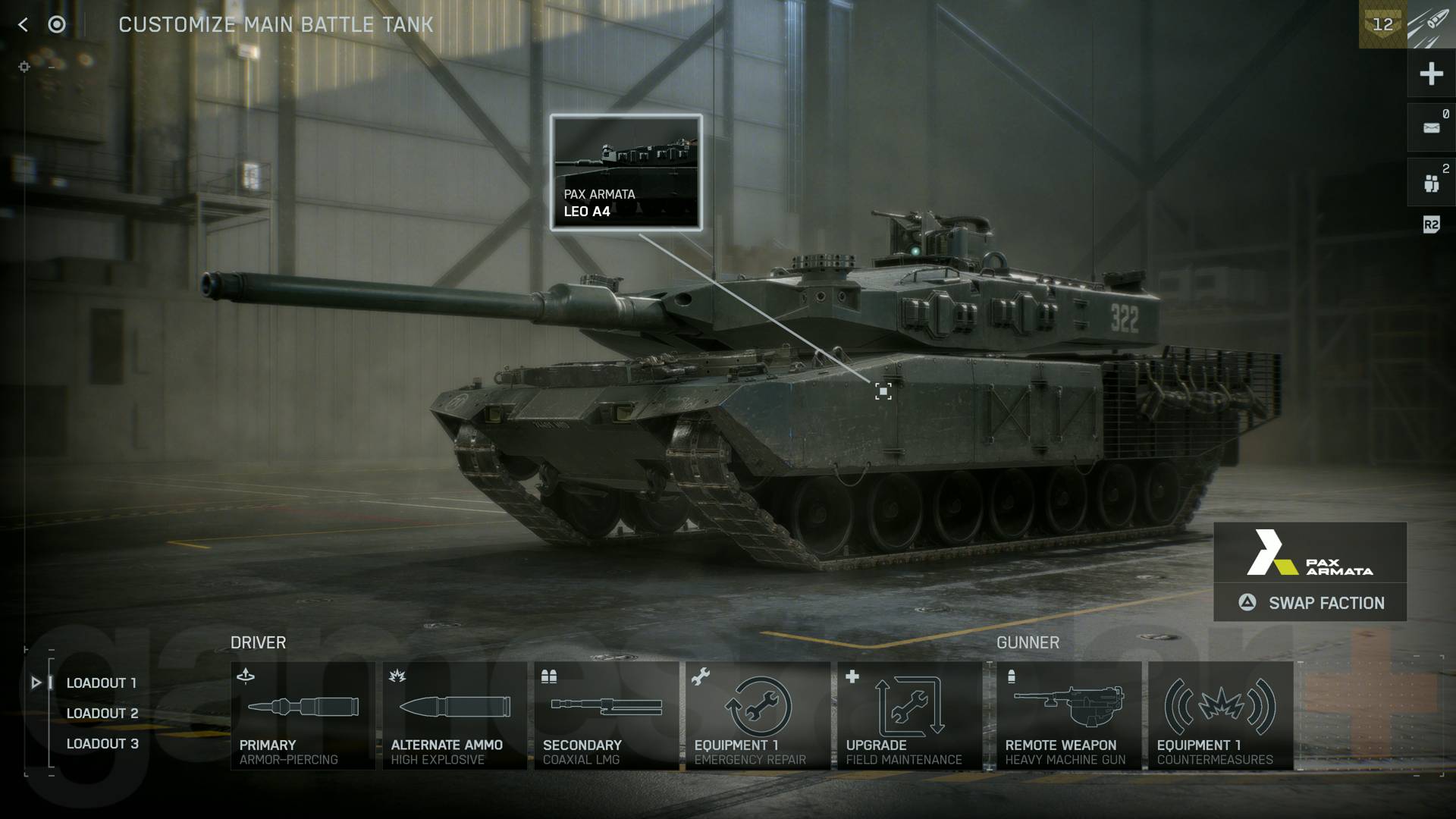Screen dimensions: 1456x819
Task: Click the tank selection marker on the hull
Action: click(x=883, y=393)
